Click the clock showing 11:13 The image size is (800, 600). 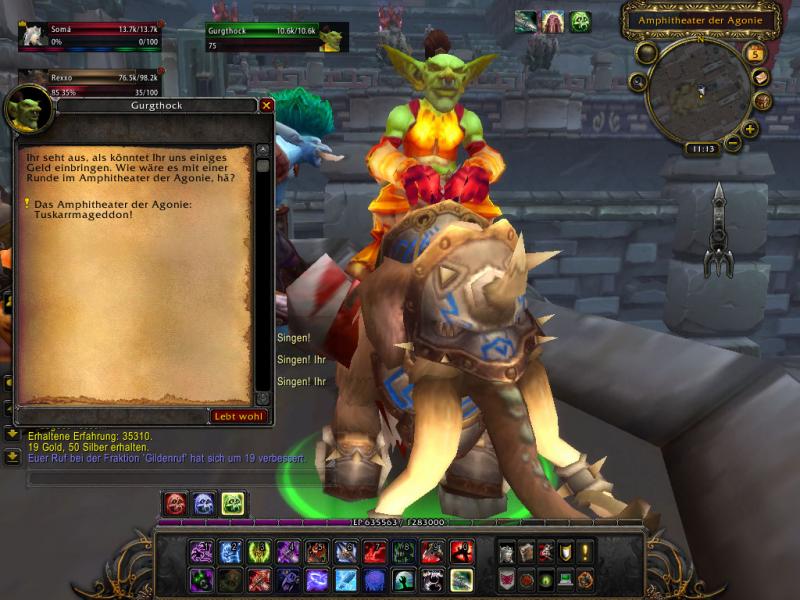pos(700,149)
